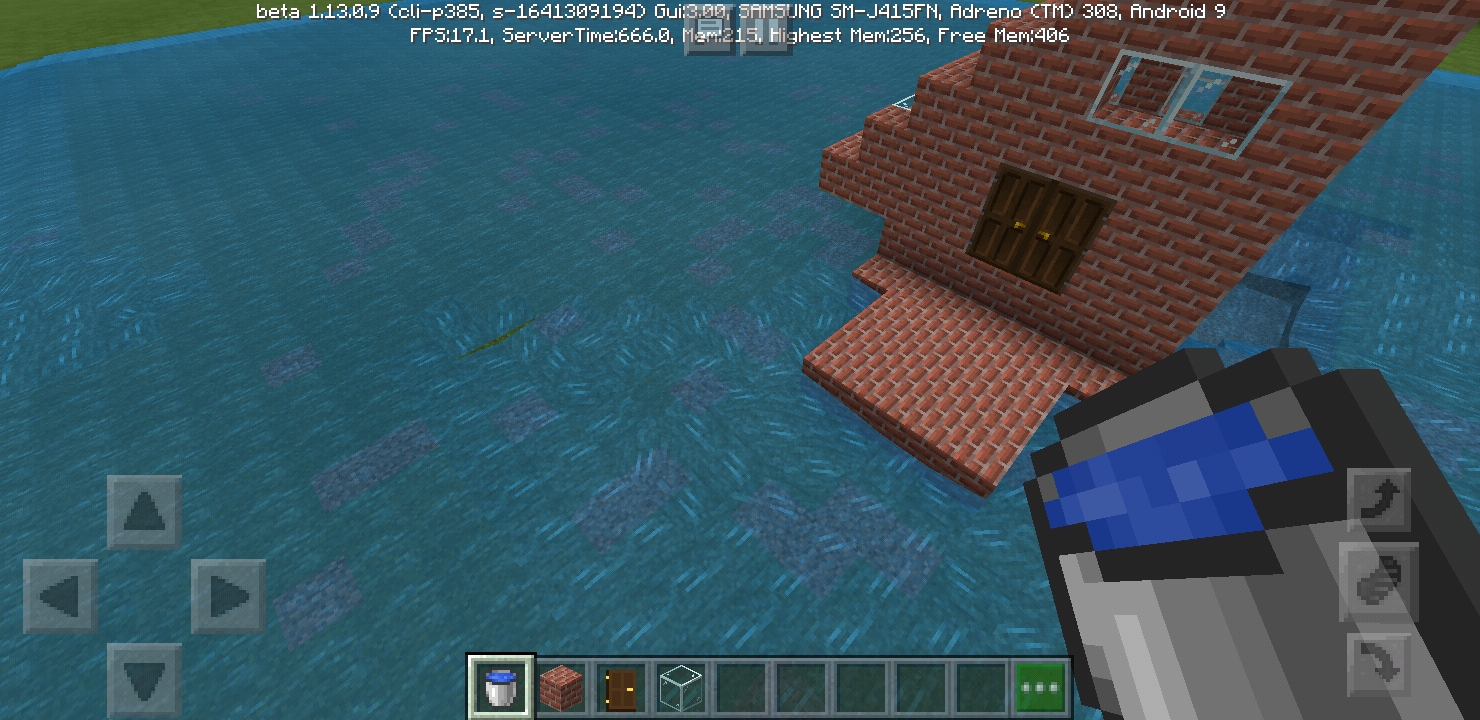
Task: Select the water bucket hotbar slot
Action: coord(501,688)
